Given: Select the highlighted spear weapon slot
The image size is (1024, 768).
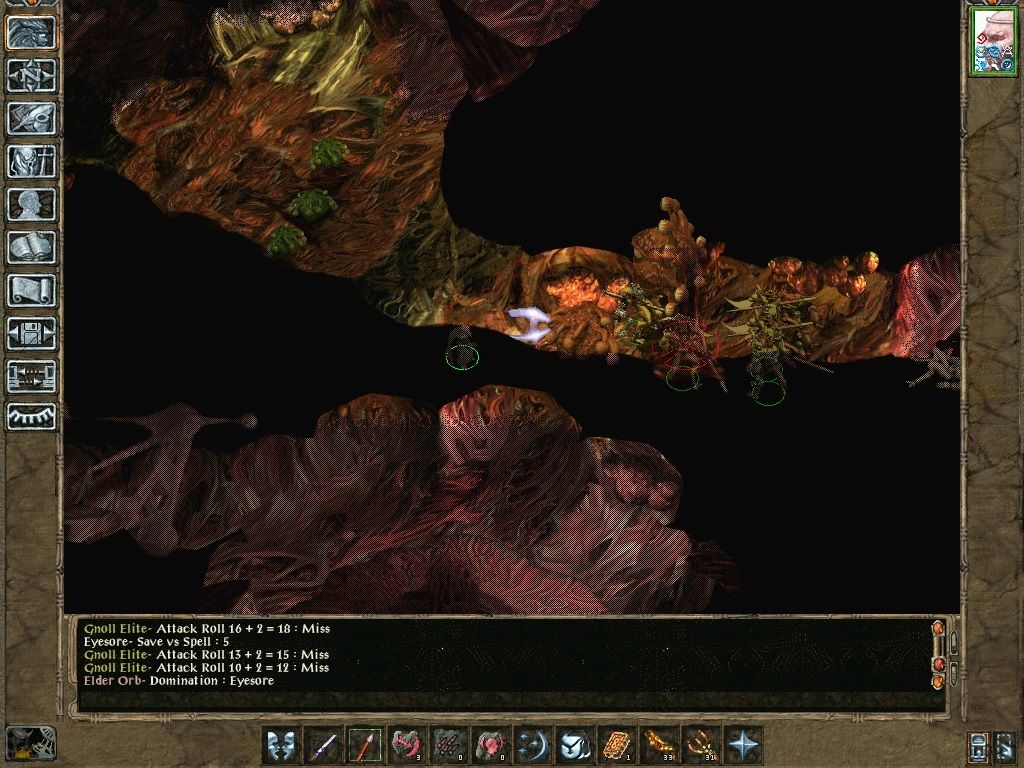Looking at the screenshot, I should coord(365,745).
